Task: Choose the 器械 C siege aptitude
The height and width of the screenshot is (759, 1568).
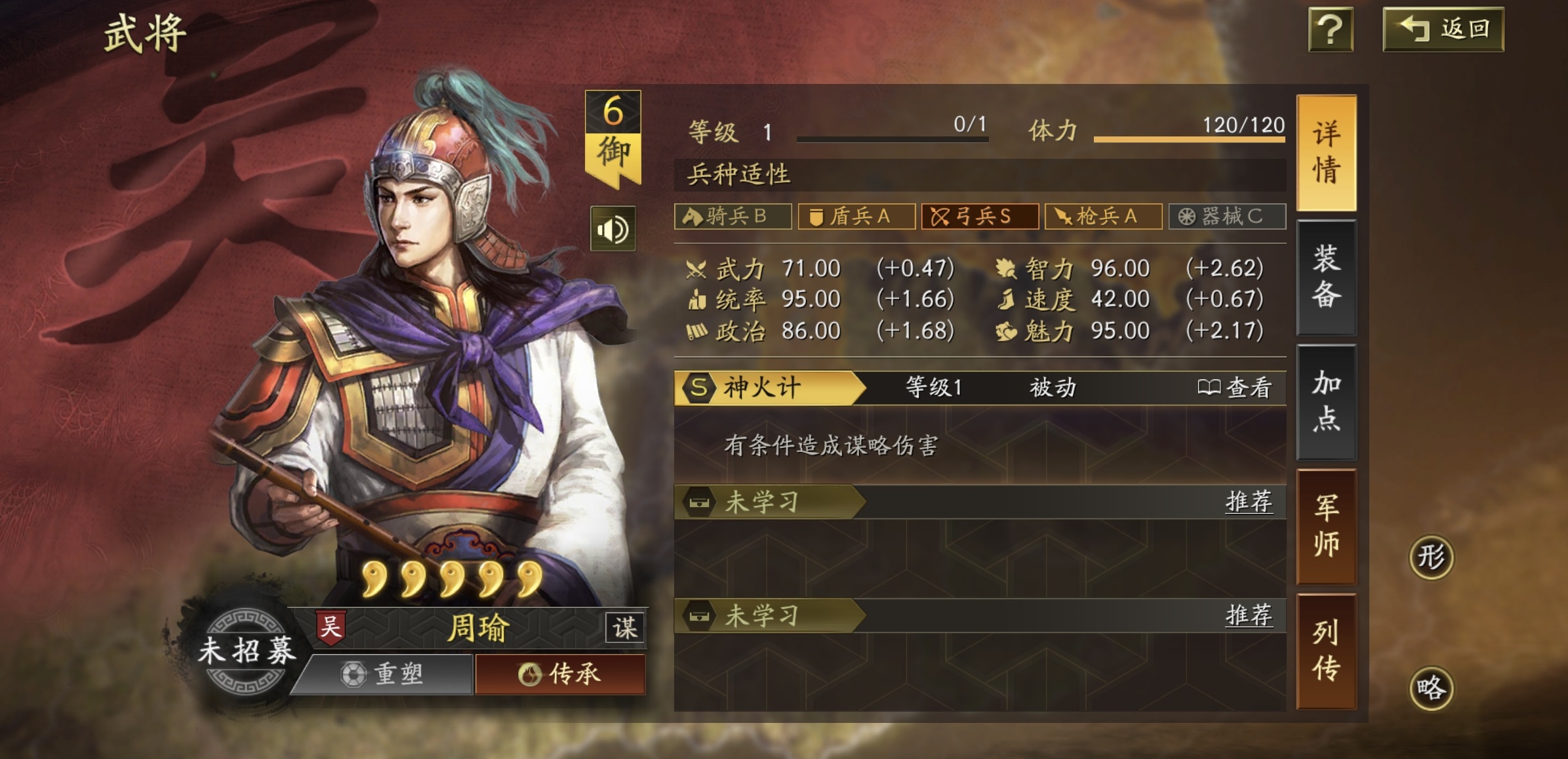Action: (x=1227, y=216)
